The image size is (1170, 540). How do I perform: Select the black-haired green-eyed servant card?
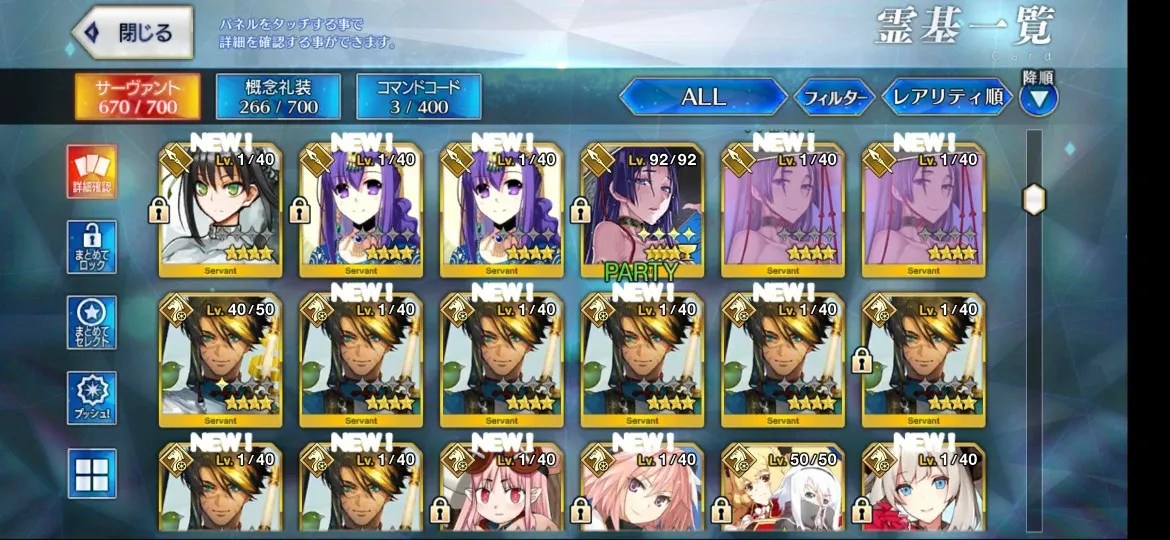(221, 208)
